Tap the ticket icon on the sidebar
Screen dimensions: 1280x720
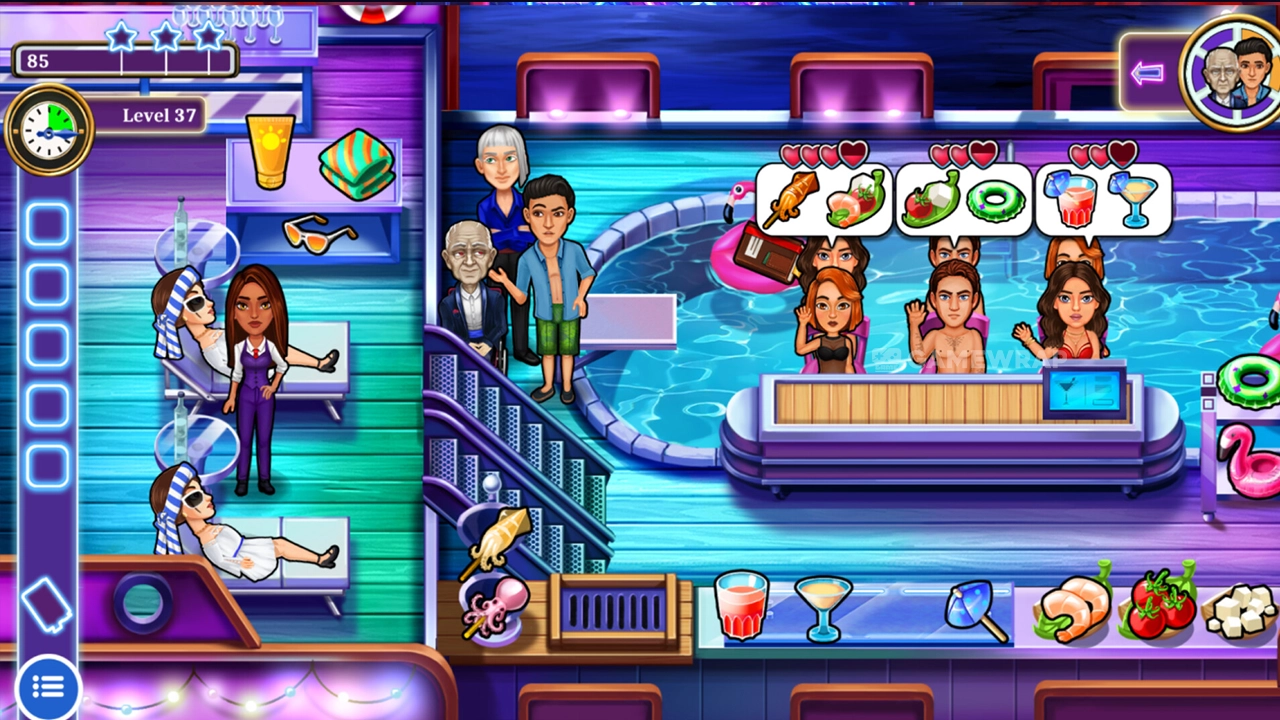45,604
